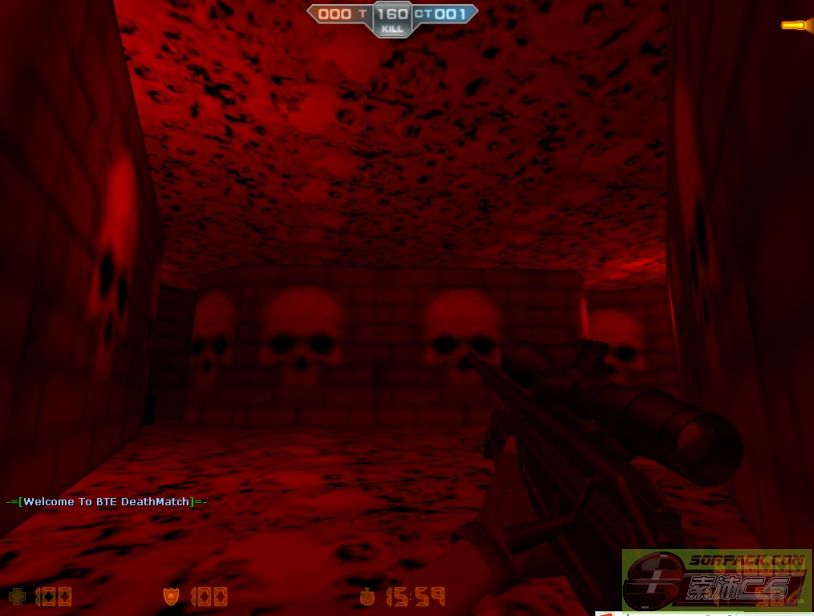
Task: Click the armor shield icon
Action: [x=171, y=597]
